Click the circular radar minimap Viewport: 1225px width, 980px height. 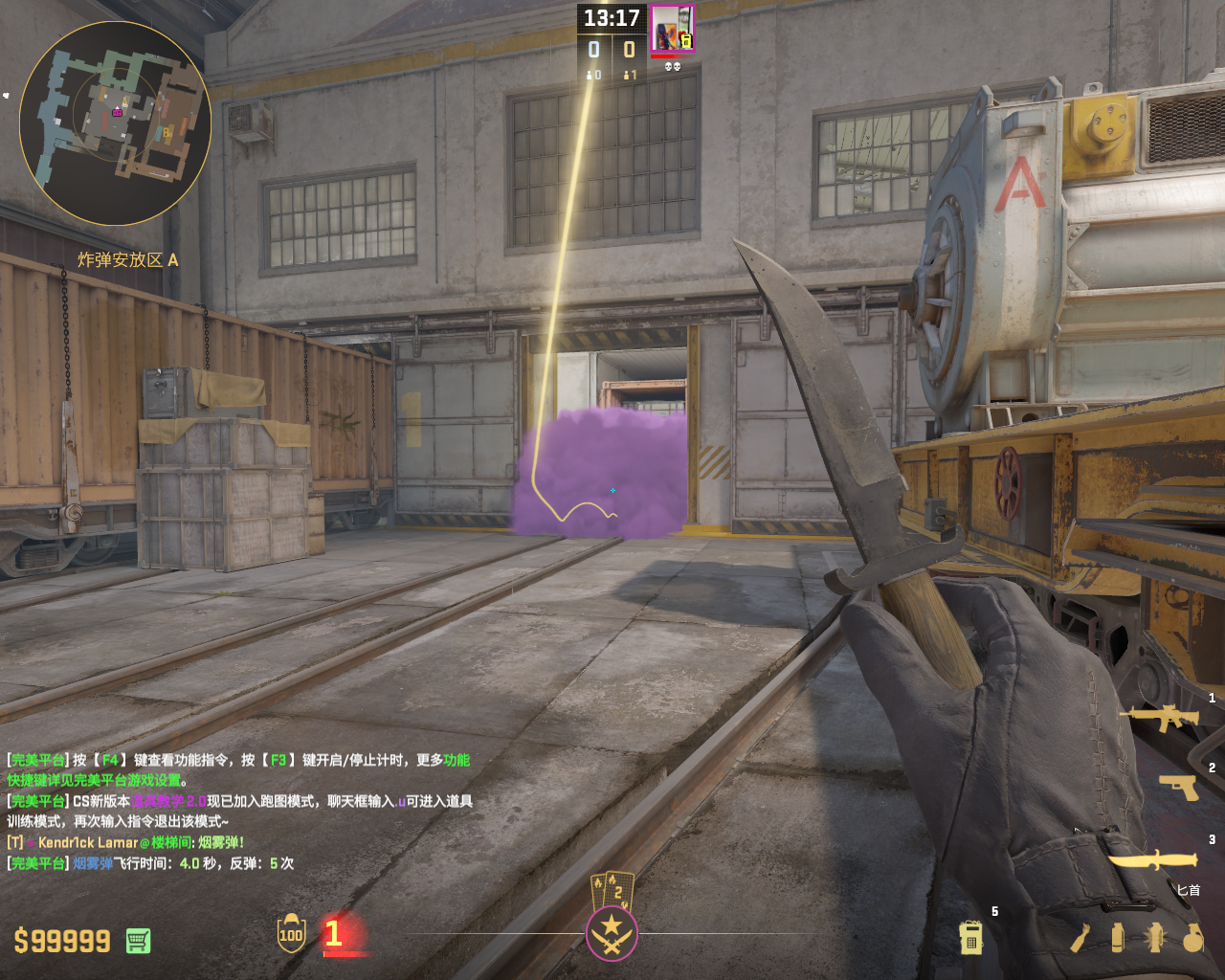(x=115, y=123)
